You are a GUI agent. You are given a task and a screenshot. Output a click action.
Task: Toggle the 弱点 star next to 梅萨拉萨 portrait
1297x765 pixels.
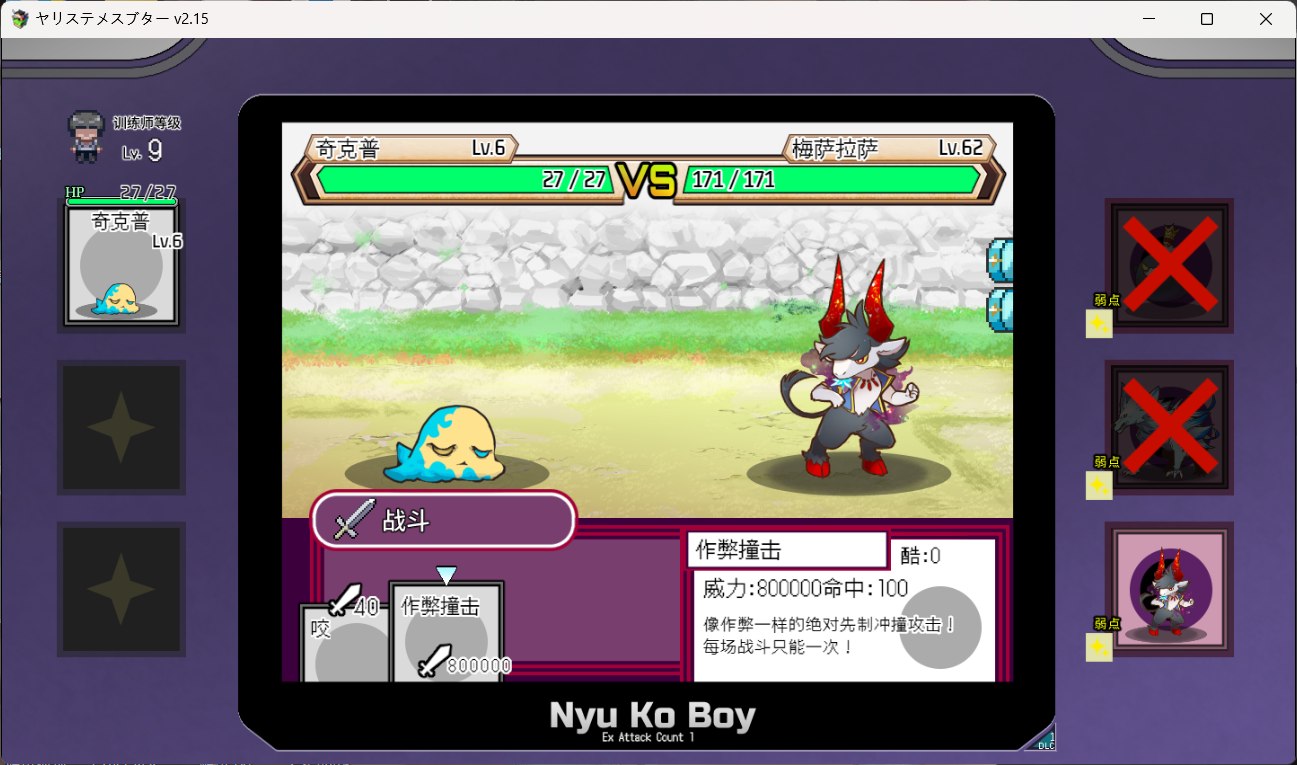coord(1097,649)
